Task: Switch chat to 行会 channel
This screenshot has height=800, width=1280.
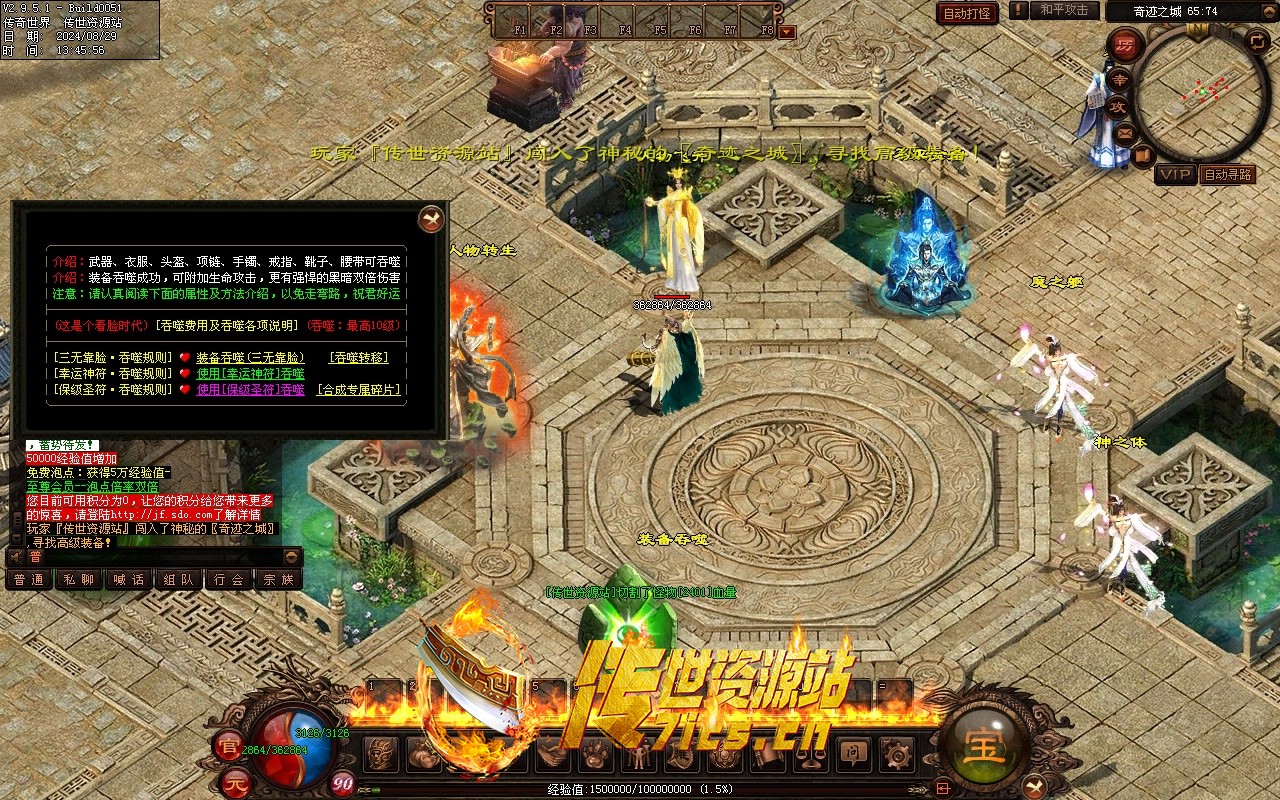Action: (x=229, y=579)
